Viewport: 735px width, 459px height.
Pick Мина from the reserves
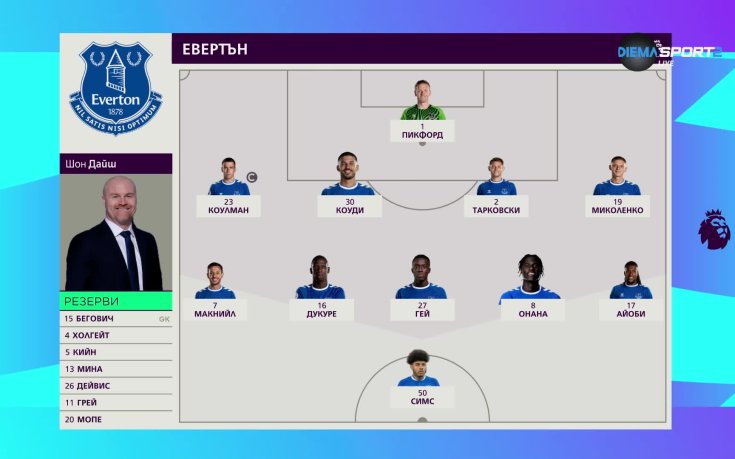coord(115,369)
